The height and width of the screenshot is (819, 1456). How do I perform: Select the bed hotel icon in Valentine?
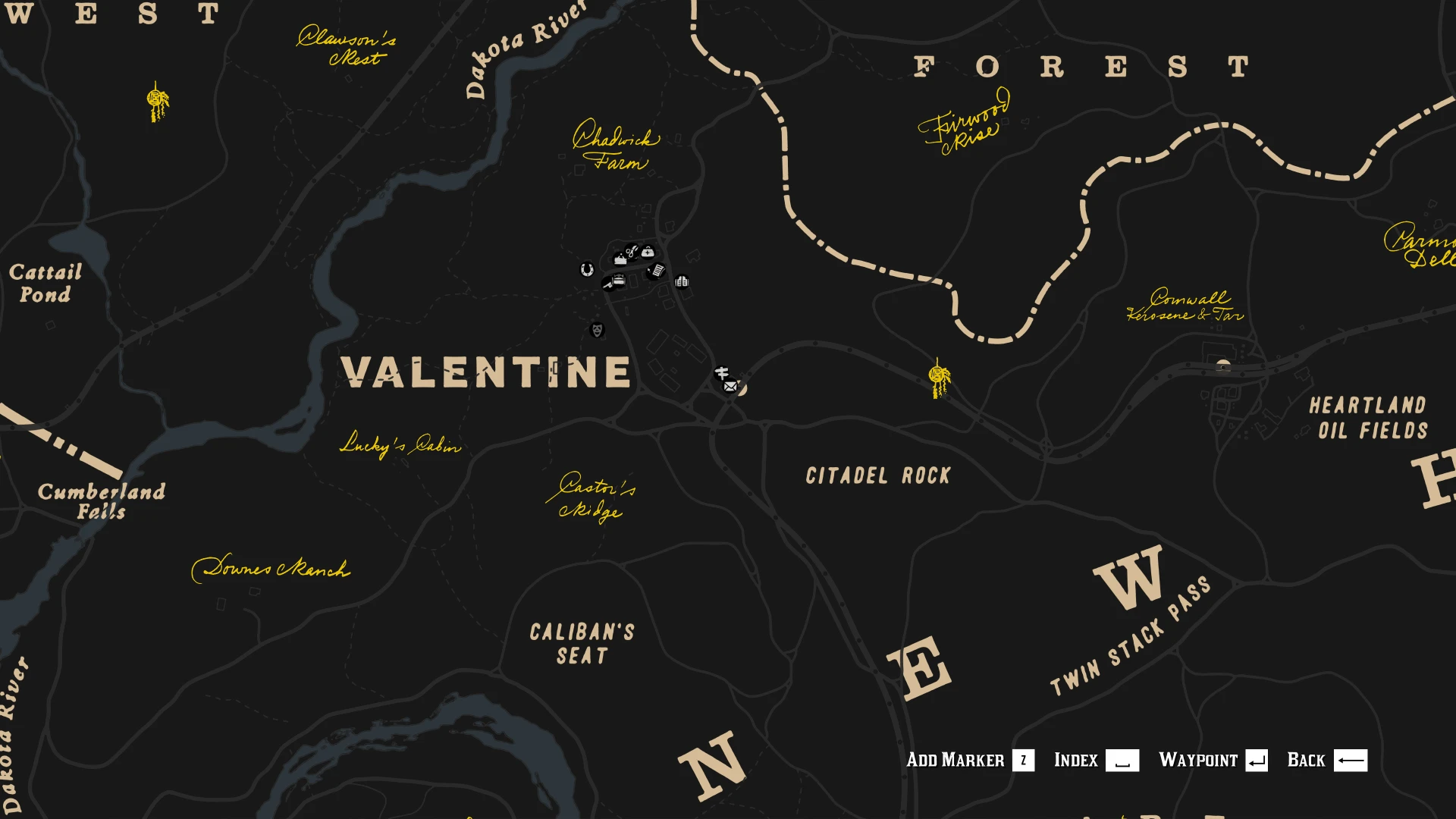(x=618, y=279)
